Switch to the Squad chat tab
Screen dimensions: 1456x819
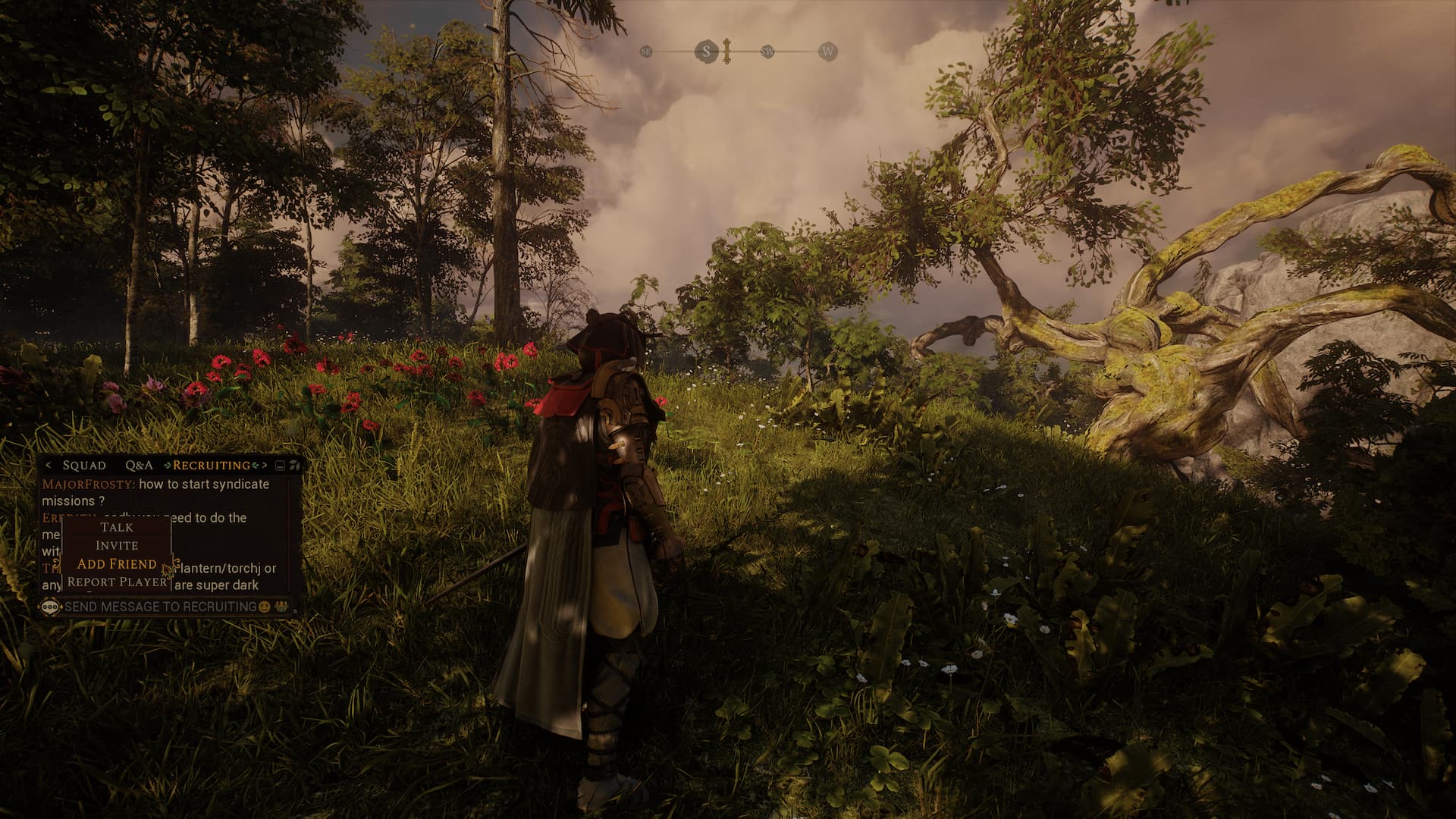pyautogui.click(x=84, y=465)
